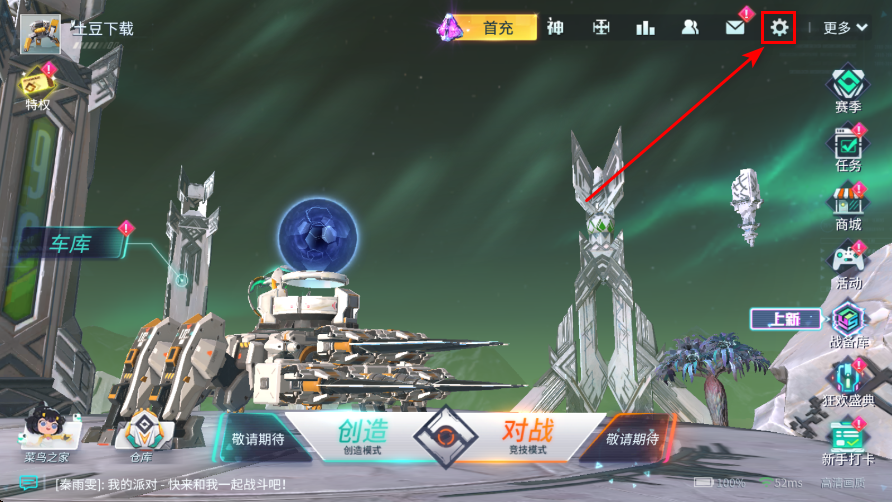Open the 赛季 season menu
This screenshot has height=502, width=892.
(x=848, y=87)
